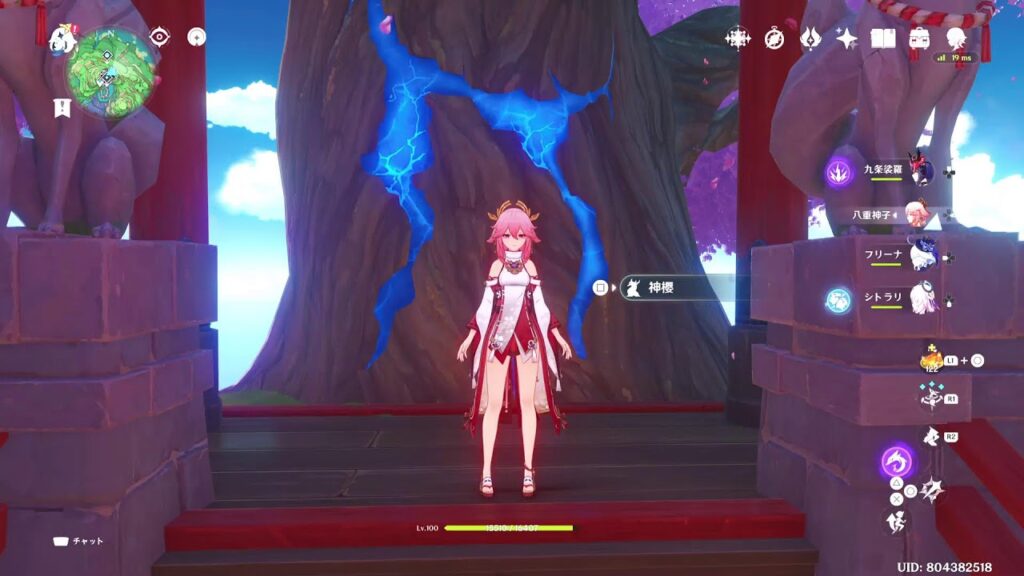The height and width of the screenshot is (576, 1024).
Task: Open the winged battle pass icon
Action: click(811, 38)
